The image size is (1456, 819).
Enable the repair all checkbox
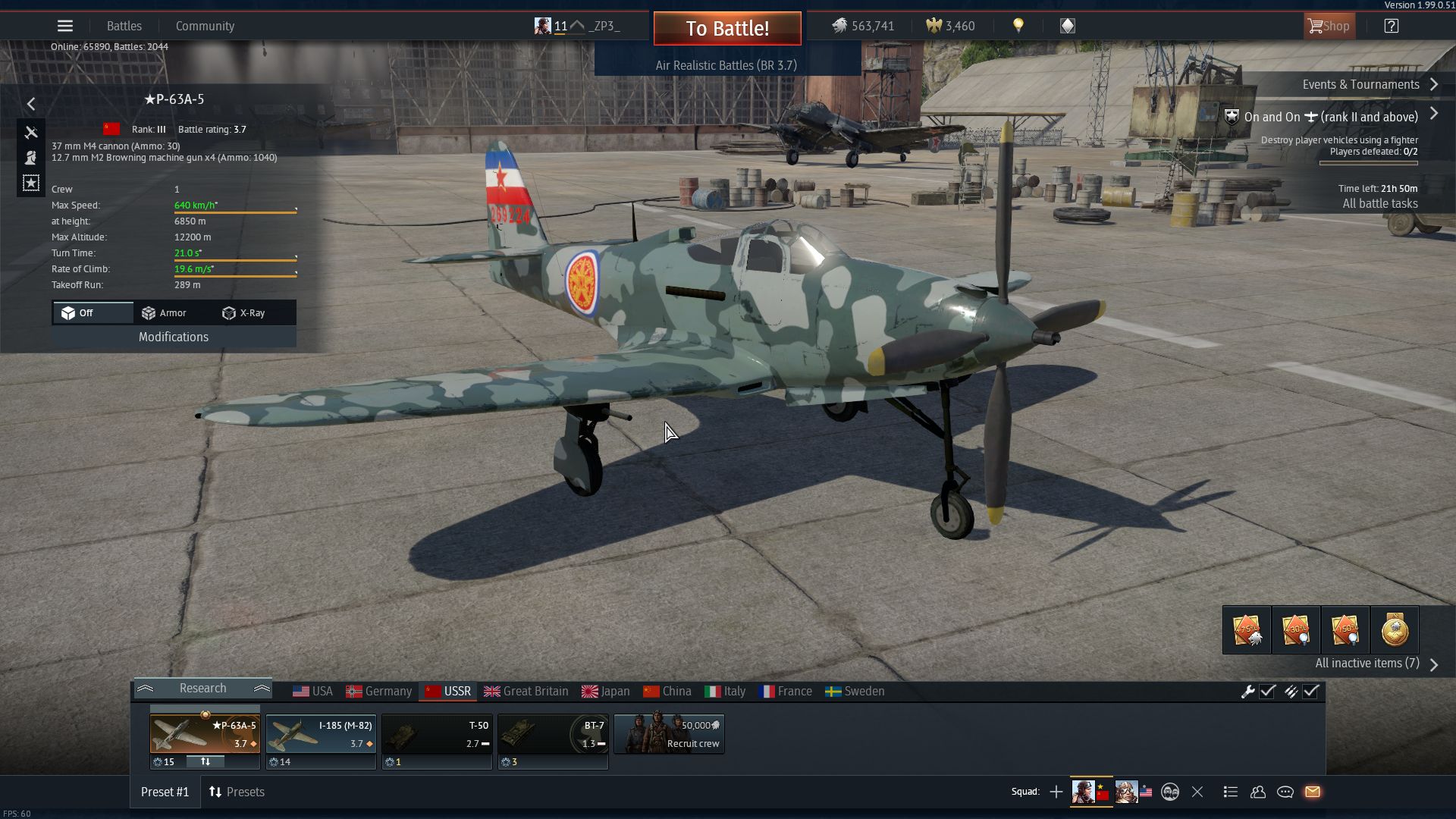pyautogui.click(x=1267, y=691)
